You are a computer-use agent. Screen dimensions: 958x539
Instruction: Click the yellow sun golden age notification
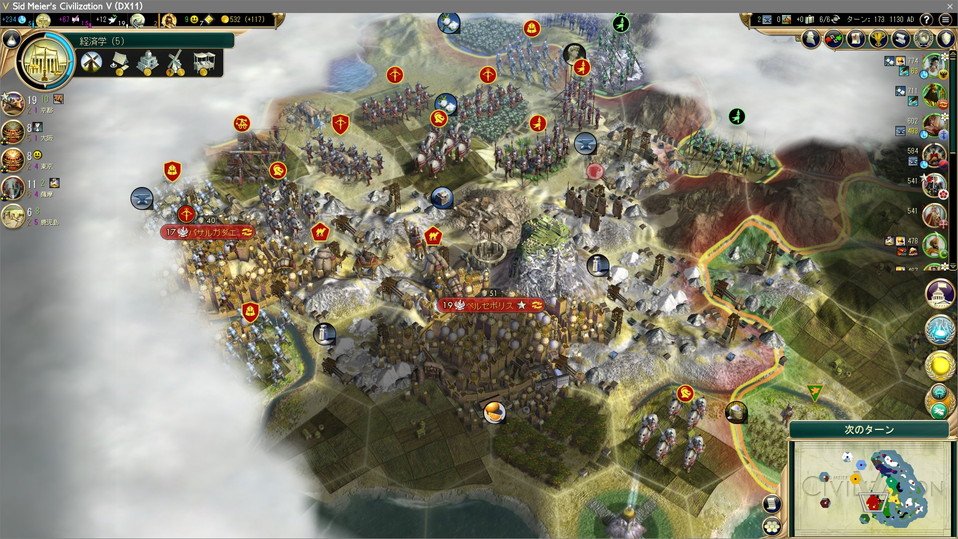pos(939,364)
